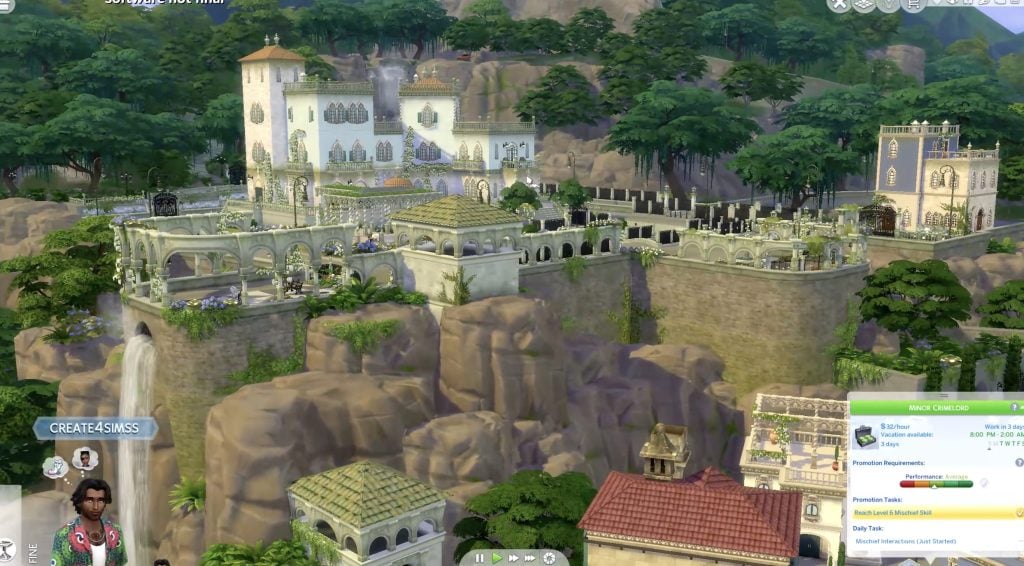Viewport: 1024px width, 566px height.
Task: Pause the game with the pause button
Action: pyautogui.click(x=480, y=558)
